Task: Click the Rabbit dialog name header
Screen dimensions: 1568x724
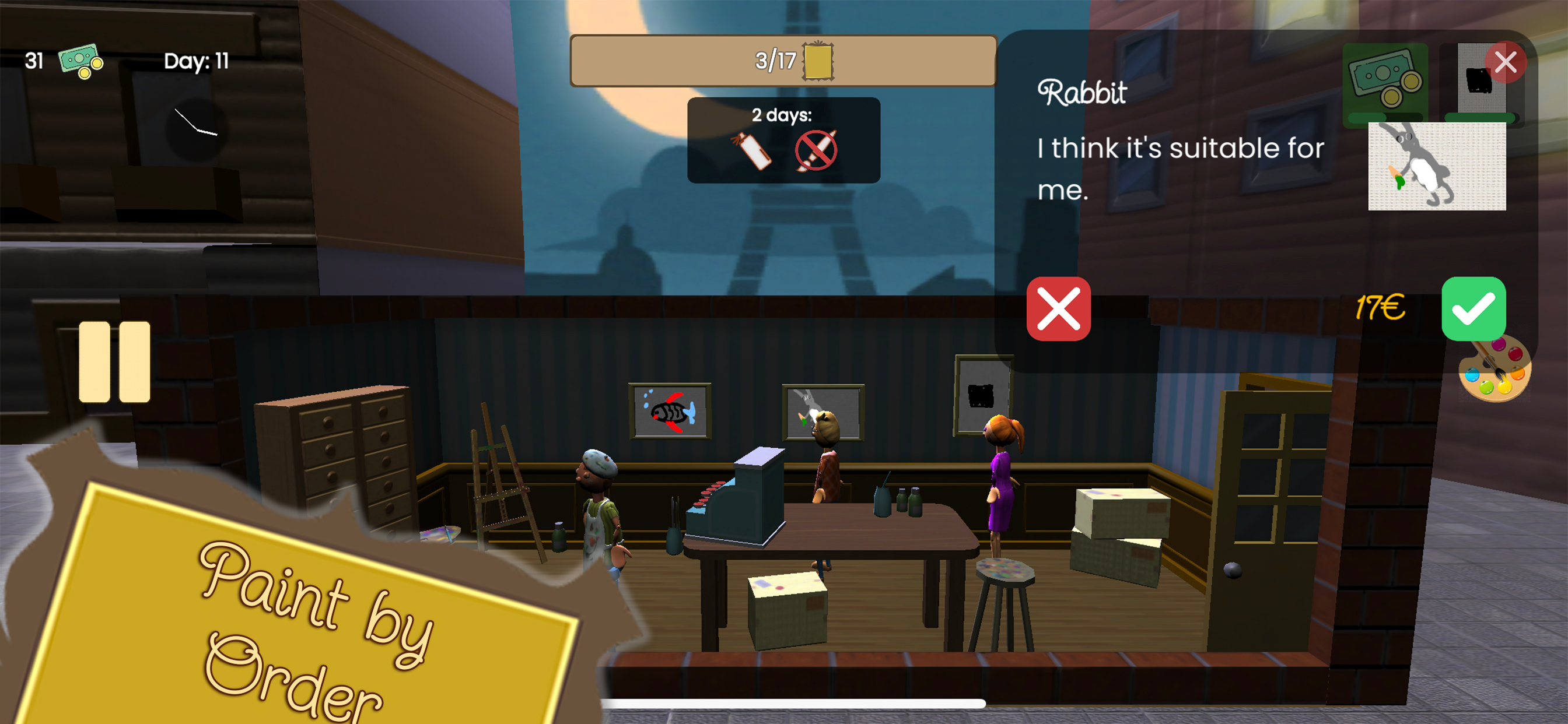Action: pos(1083,92)
